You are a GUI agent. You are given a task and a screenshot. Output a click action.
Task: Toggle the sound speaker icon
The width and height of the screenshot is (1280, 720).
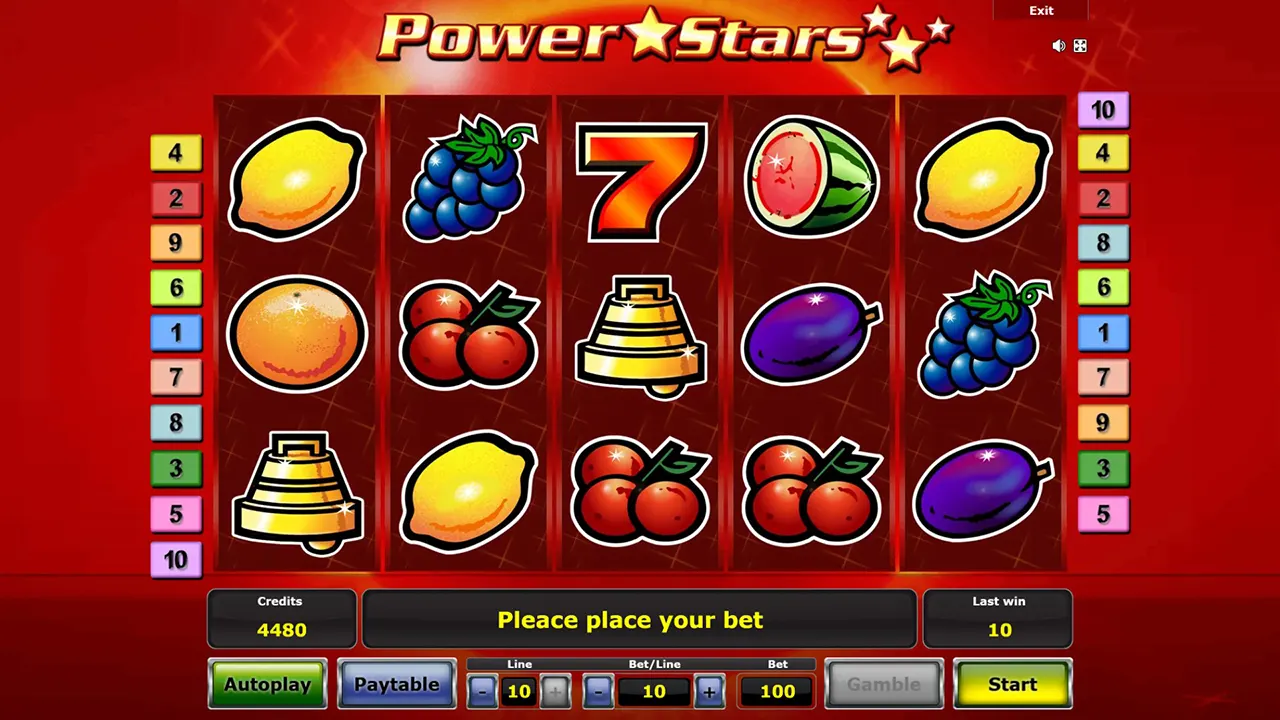tap(1059, 46)
